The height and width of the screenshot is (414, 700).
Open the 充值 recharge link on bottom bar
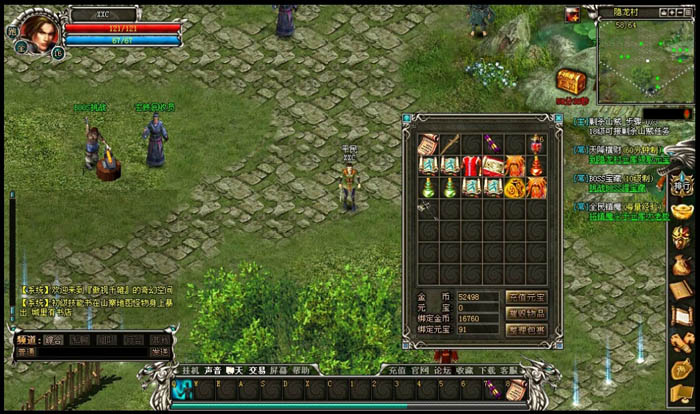[397, 370]
